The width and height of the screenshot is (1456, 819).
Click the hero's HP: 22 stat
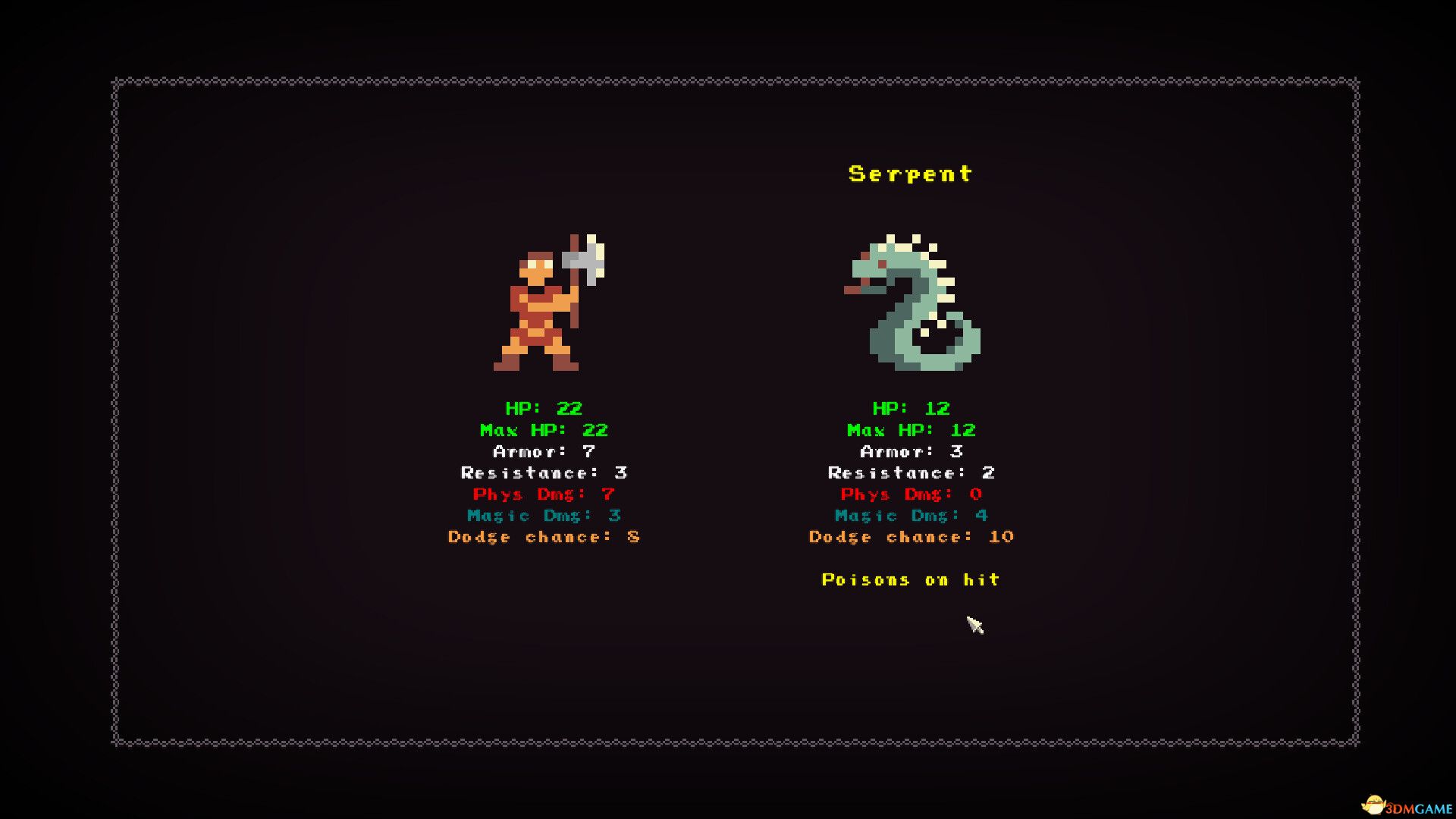click(544, 408)
